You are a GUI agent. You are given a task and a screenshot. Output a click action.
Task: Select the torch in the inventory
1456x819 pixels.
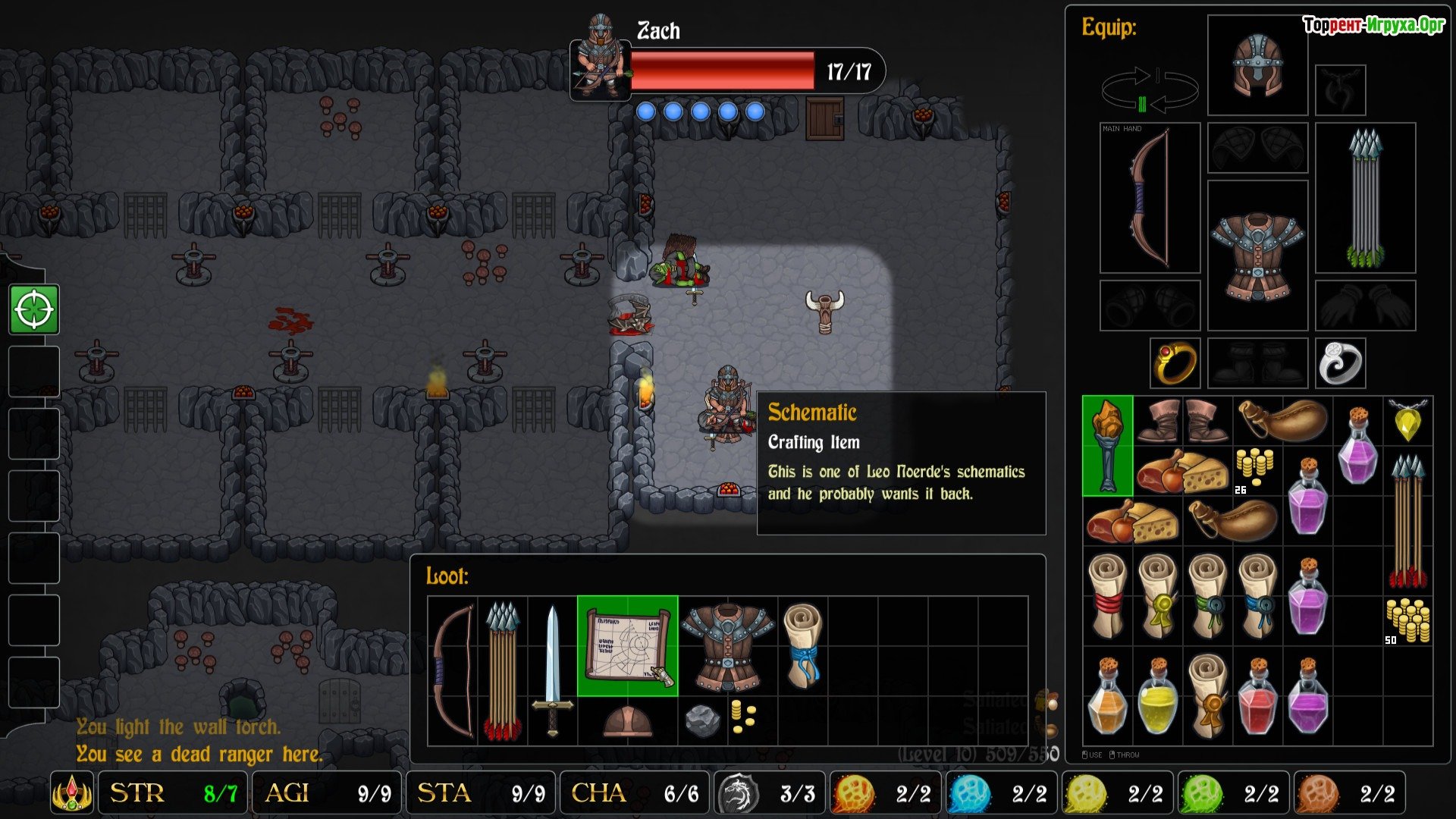tap(1107, 446)
